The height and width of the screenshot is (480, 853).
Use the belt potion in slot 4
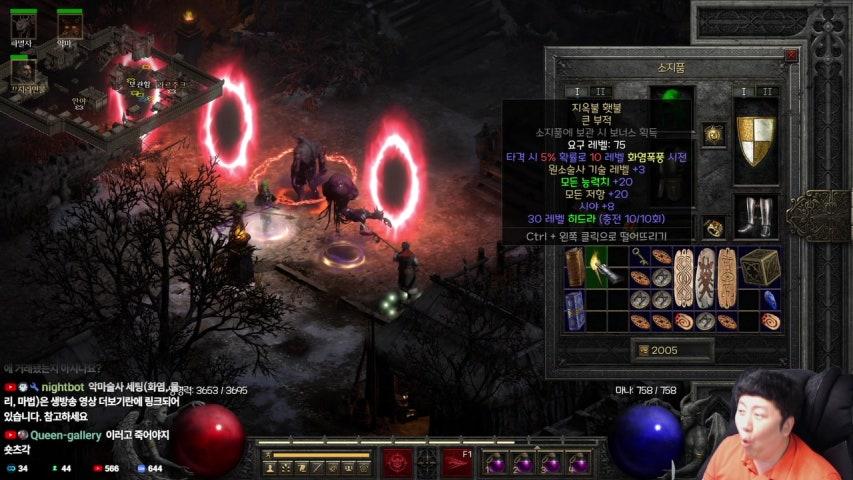pyautogui.click(x=576, y=463)
